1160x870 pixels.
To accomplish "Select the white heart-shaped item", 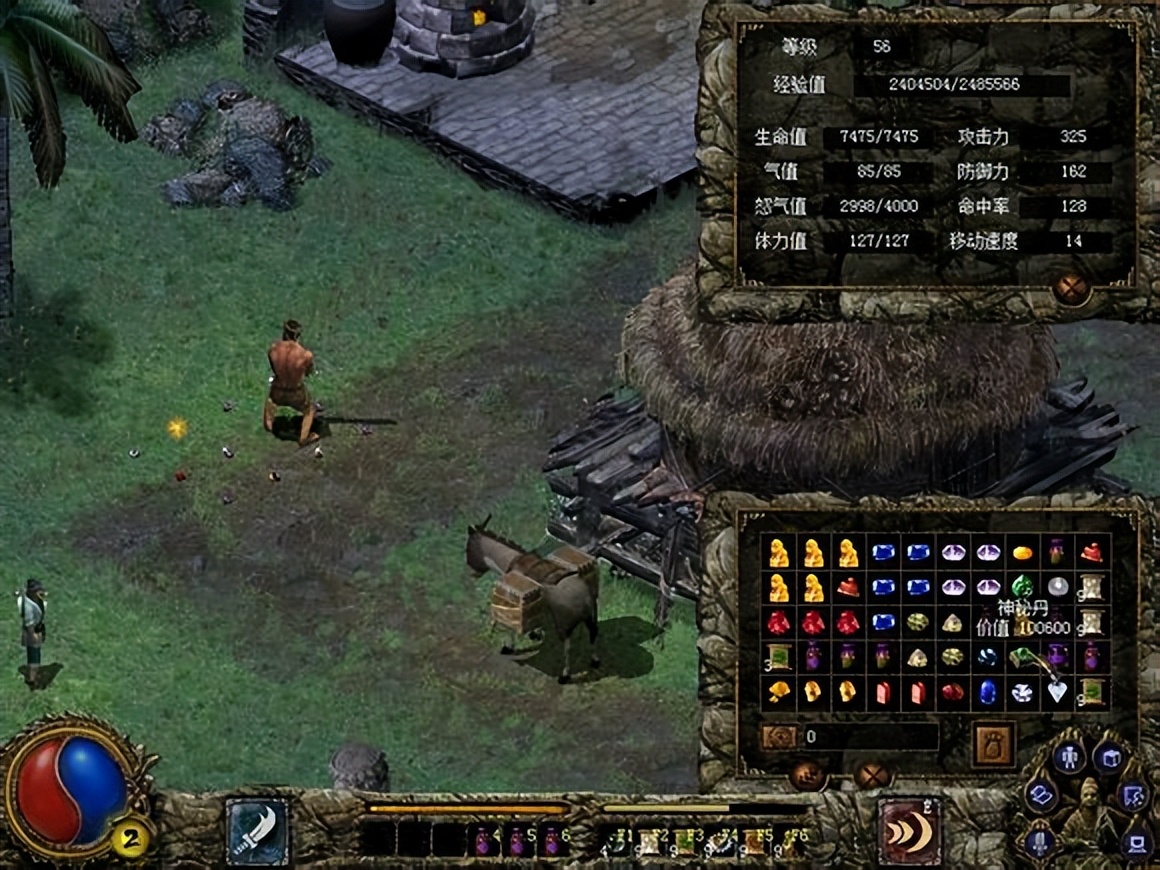I will pyautogui.click(x=1057, y=691).
